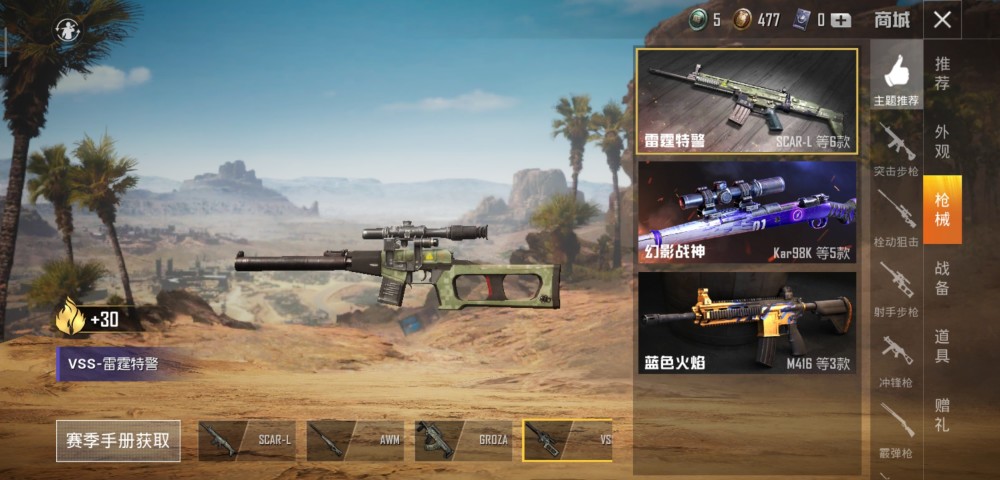The height and width of the screenshot is (480, 1000).
Task: Close the shop with the X button
Action: [x=942, y=19]
